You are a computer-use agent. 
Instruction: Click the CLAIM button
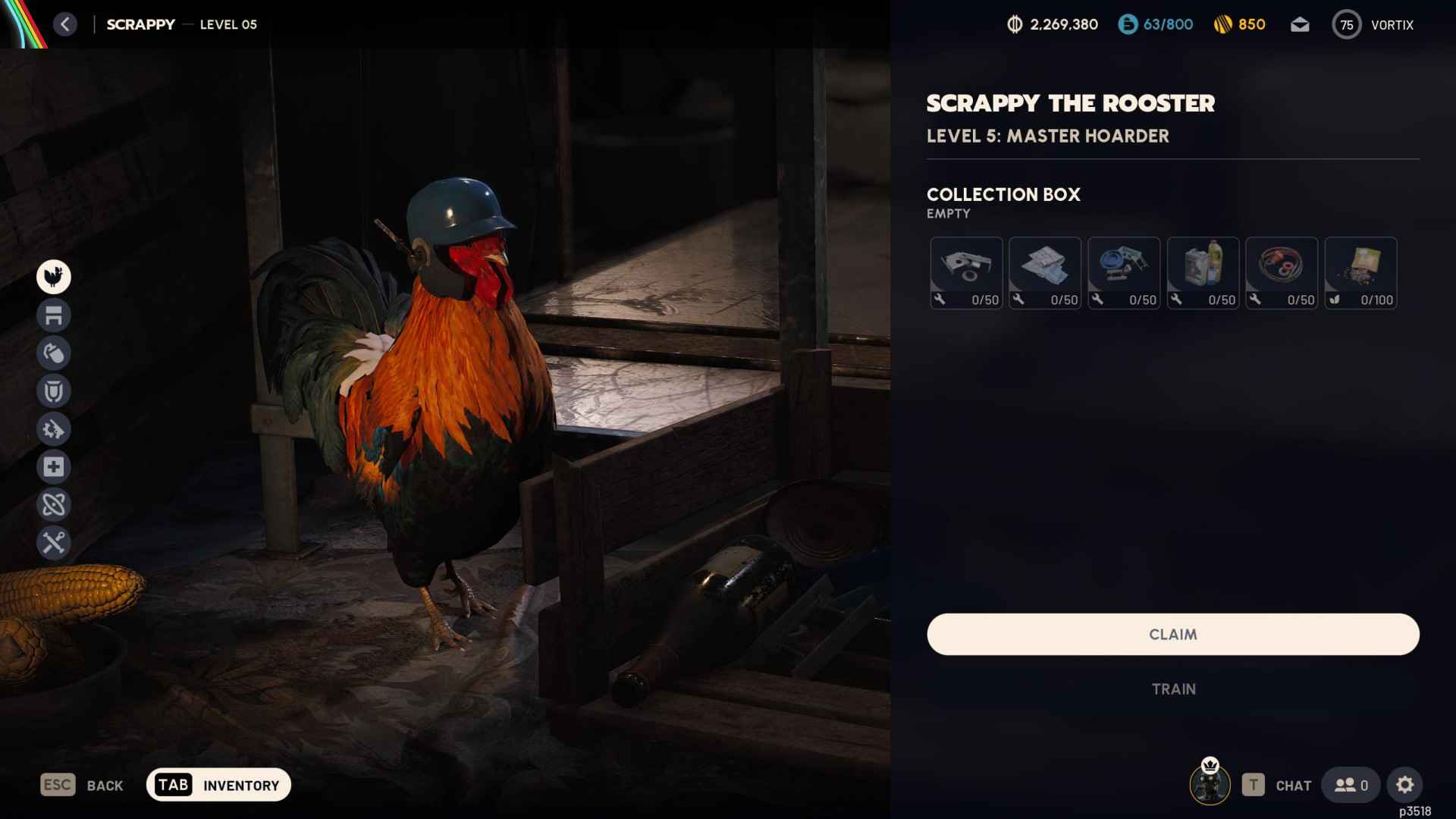(1172, 634)
